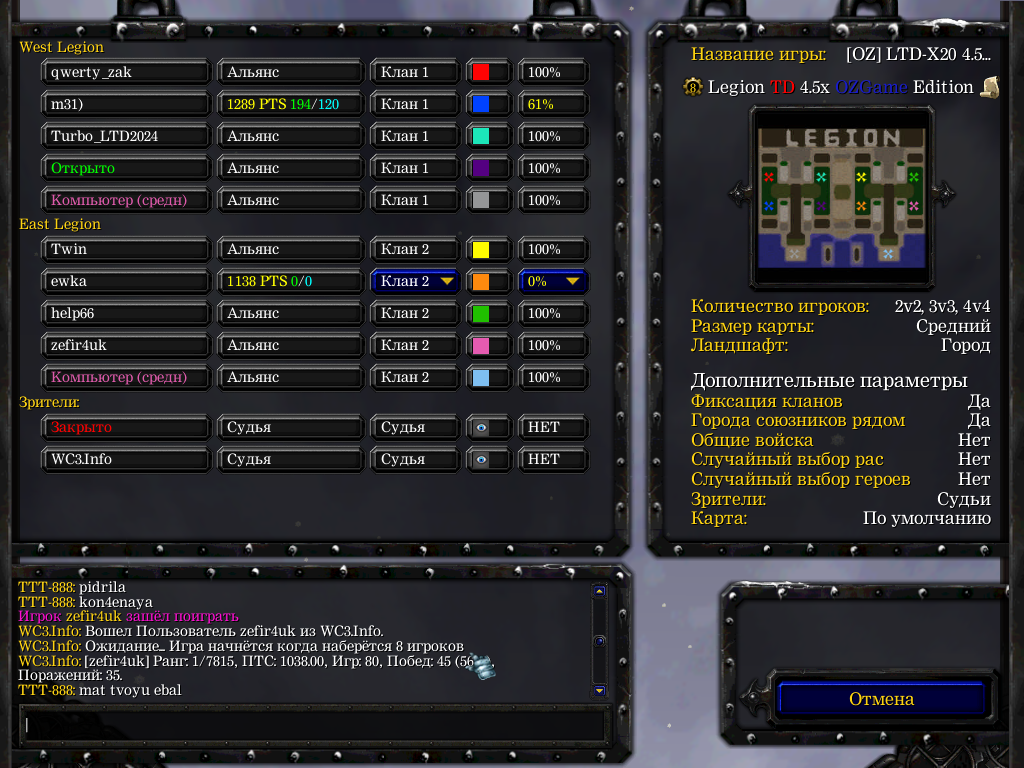This screenshot has width=1024, height=768.
Task: Select player row qwerty_zak
Action: pos(126,72)
